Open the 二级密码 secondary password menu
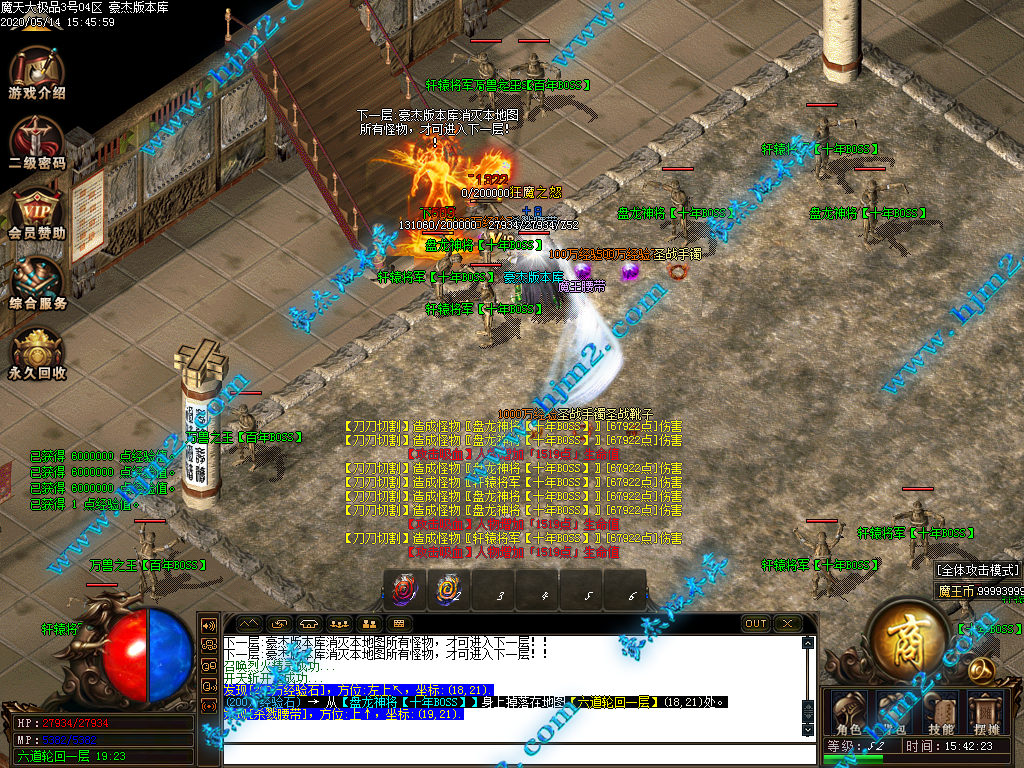 click(37, 139)
